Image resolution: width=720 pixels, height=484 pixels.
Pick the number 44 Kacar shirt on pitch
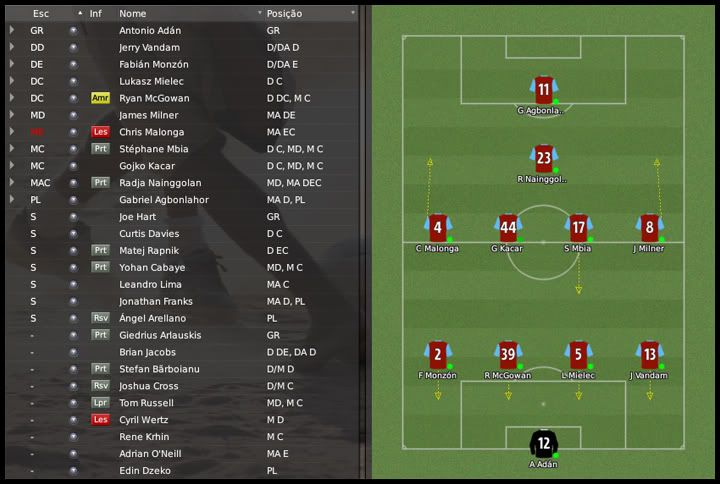(x=508, y=226)
